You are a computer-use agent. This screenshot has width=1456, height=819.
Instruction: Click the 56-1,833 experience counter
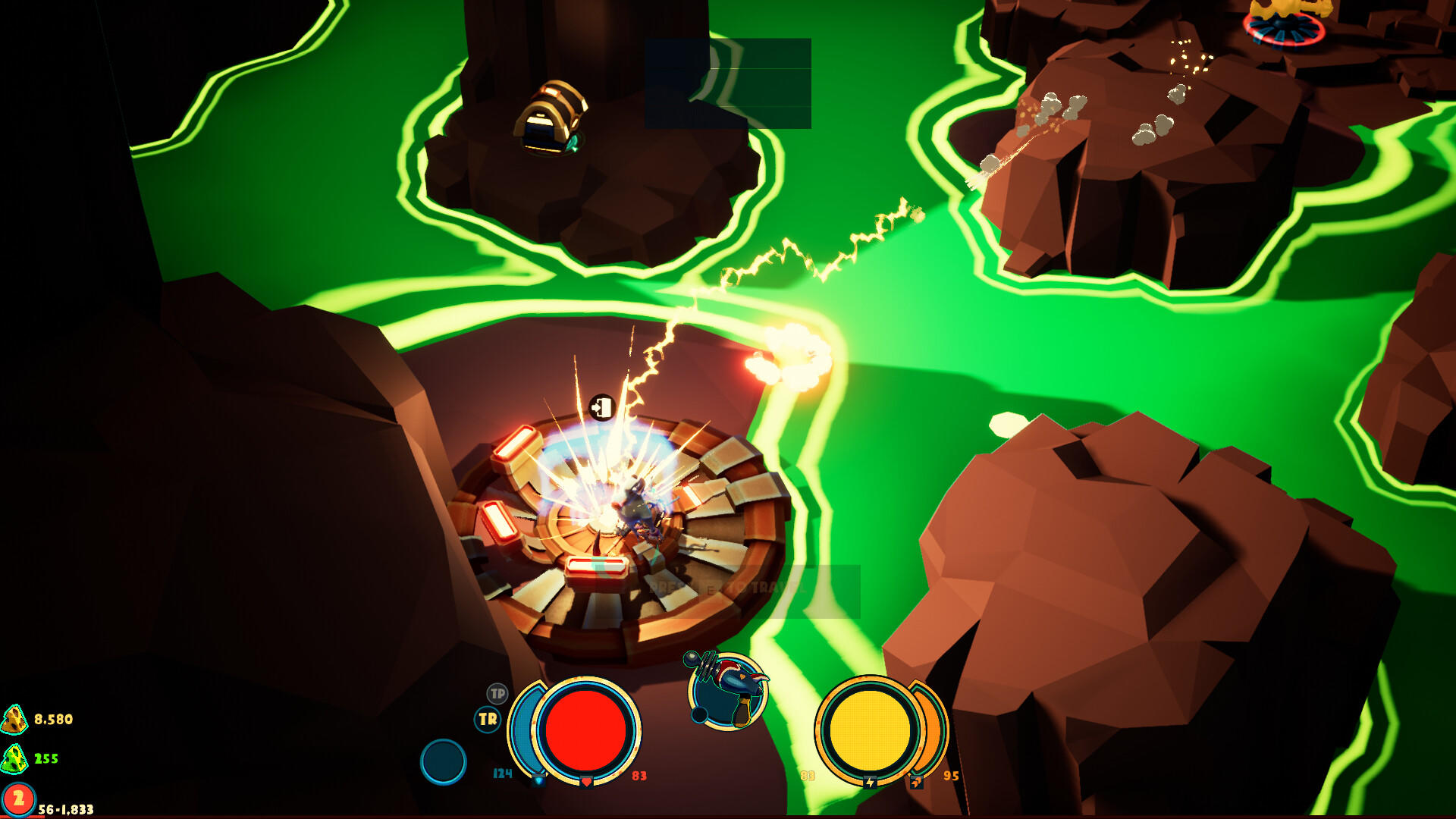(x=66, y=809)
